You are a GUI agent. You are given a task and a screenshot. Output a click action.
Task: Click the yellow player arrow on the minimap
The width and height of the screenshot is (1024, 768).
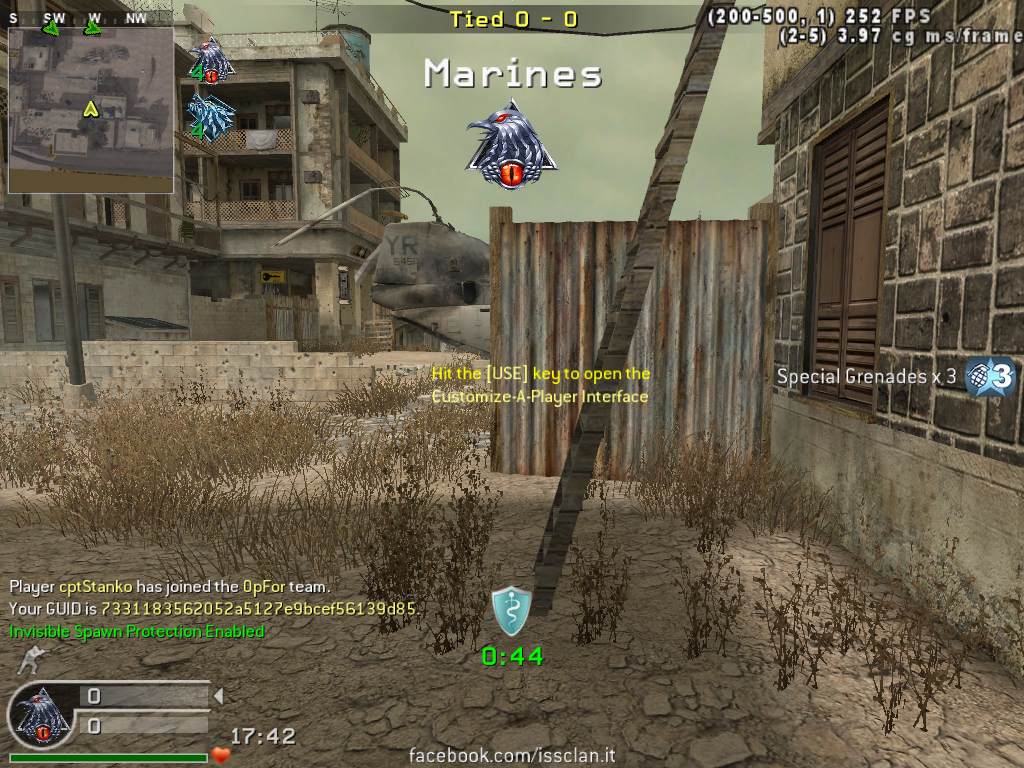pyautogui.click(x=91, y=108)
